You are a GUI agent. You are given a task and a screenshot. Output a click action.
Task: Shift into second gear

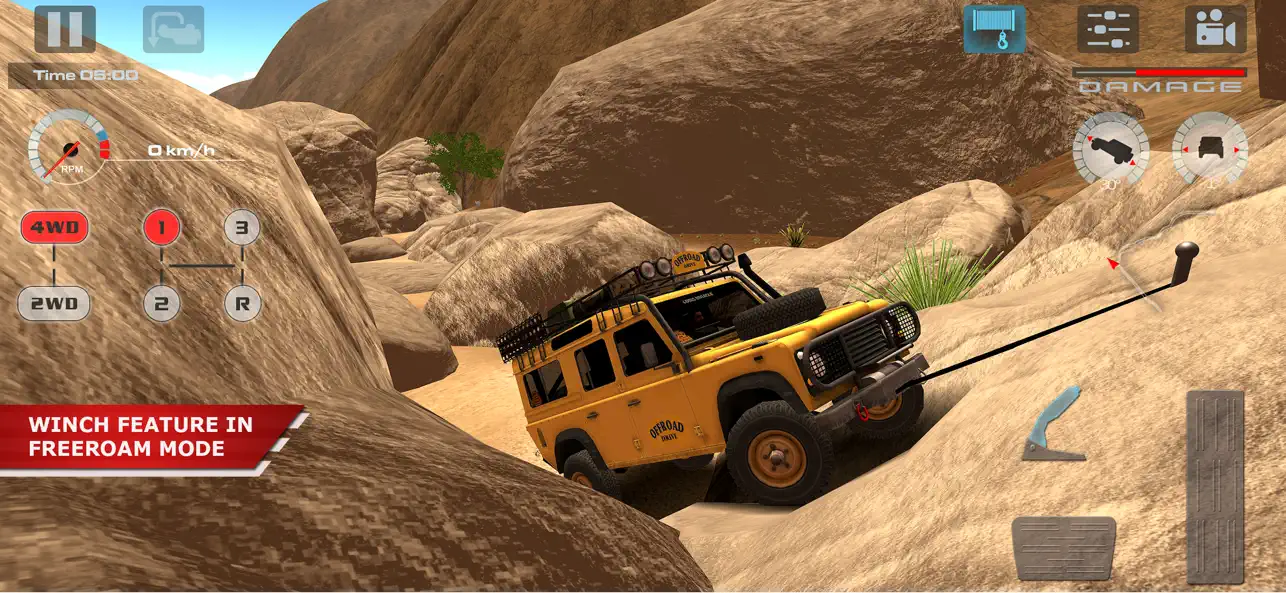click(161, 303)
